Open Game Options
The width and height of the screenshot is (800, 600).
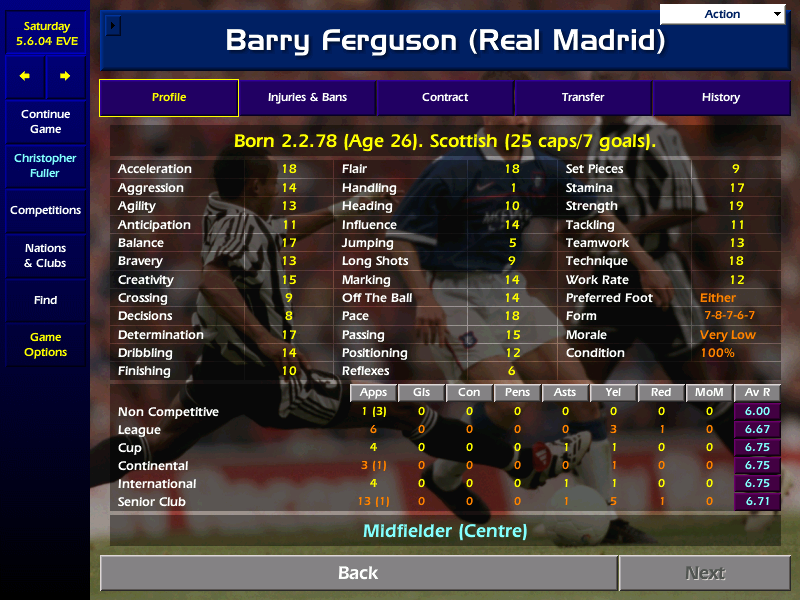coord(45,345)
